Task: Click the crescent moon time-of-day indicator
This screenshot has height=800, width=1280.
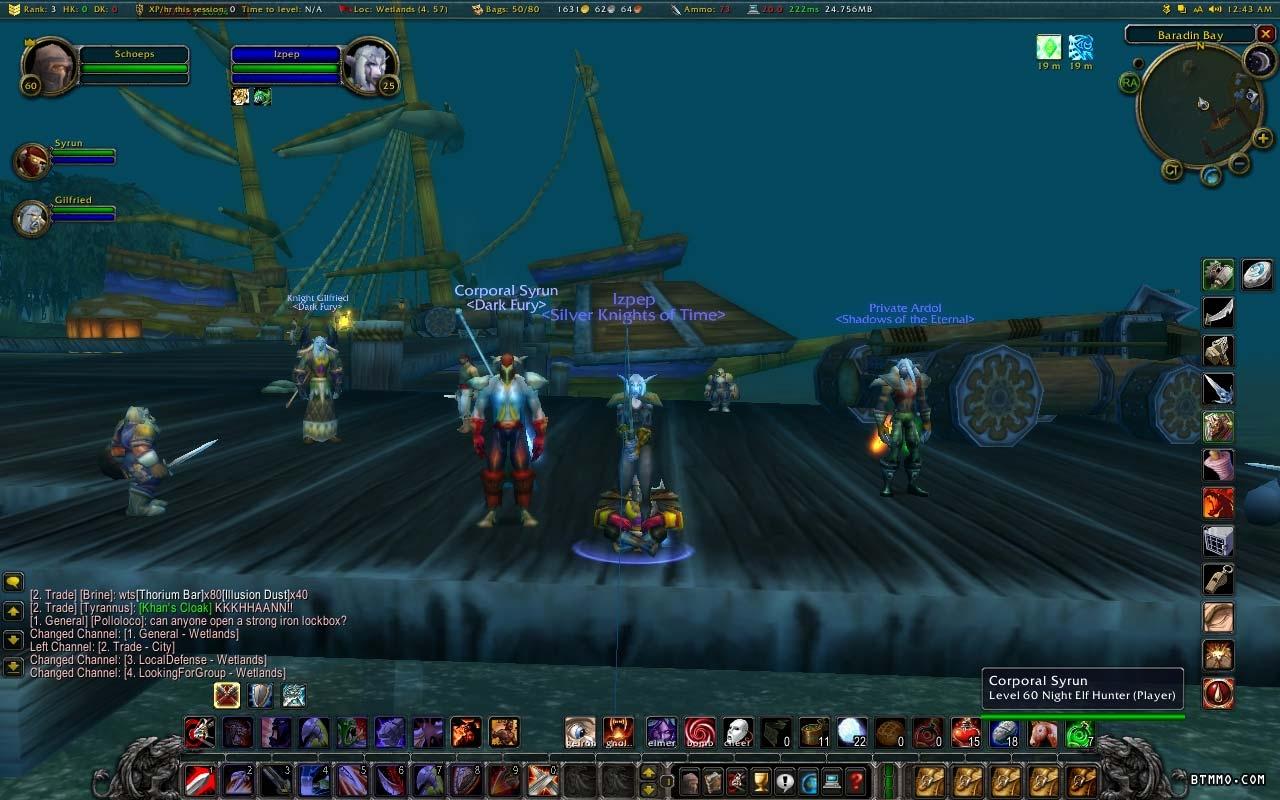Action: coord(1258,61)
